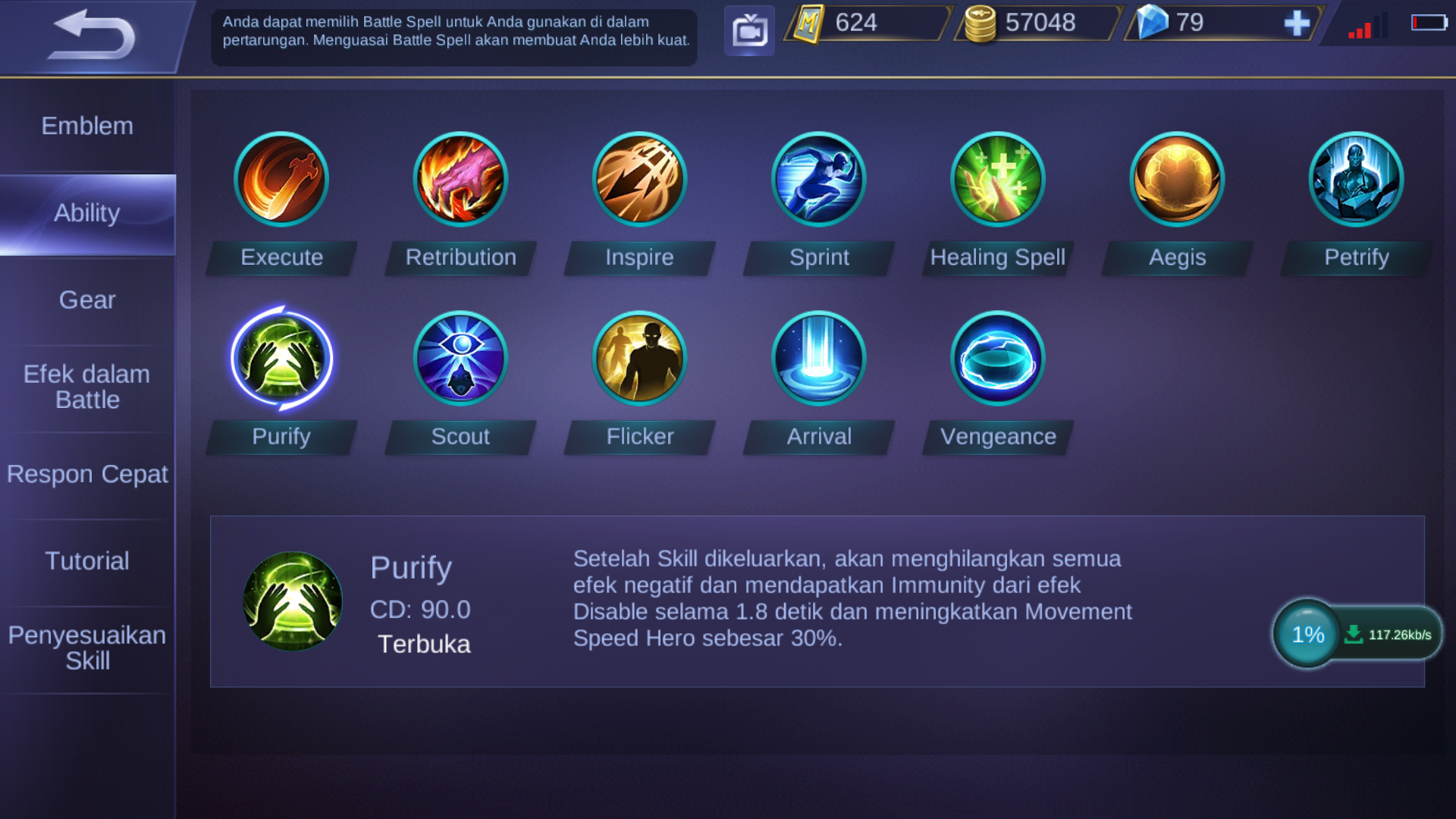This screenshot has width=1456, height=819.
Task: Add diamonds with the plus button
Action: (1298, 23)
